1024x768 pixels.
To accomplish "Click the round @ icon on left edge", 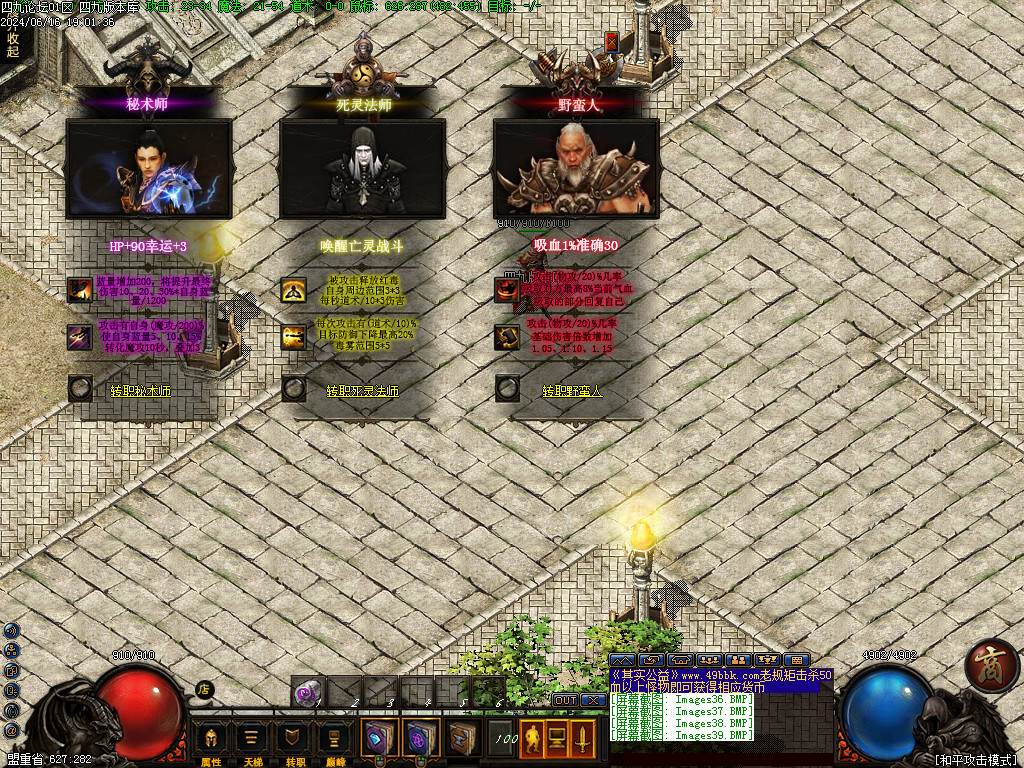I will tap(11, 731).
